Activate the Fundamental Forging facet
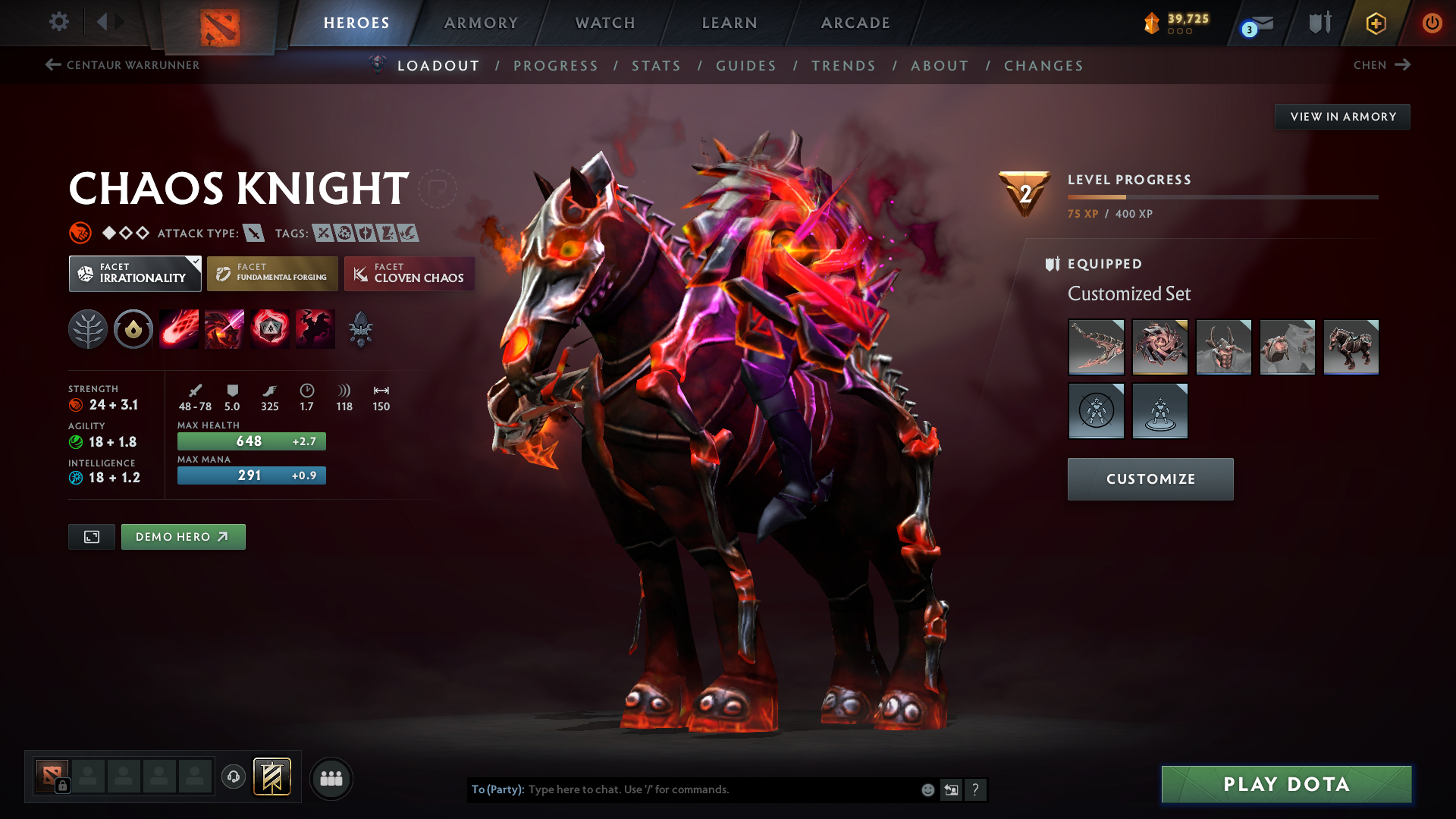The image size is (1456, 819). pyautogui.click(x=271, y=273)
